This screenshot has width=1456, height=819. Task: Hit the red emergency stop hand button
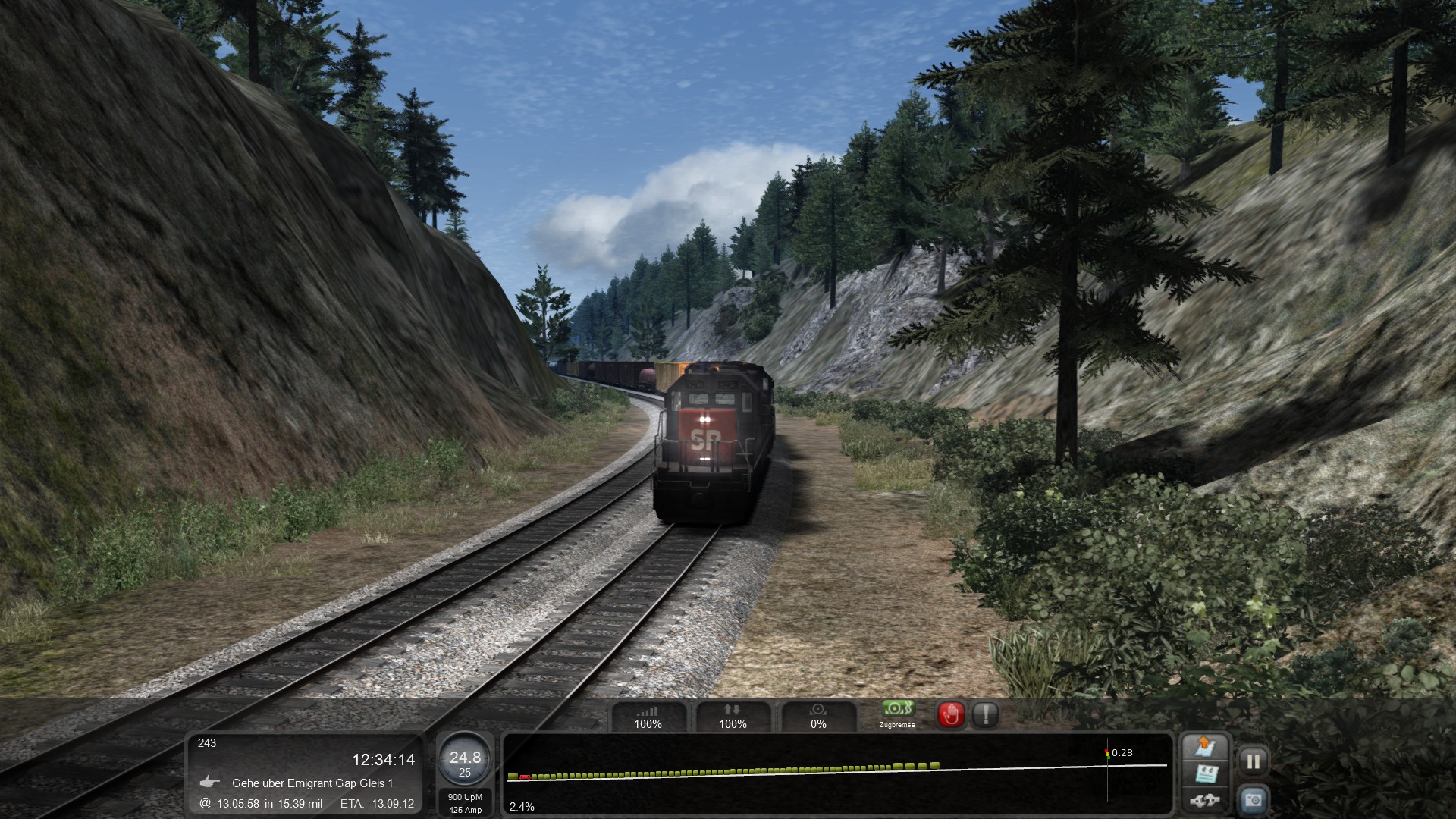pos(952,714)
